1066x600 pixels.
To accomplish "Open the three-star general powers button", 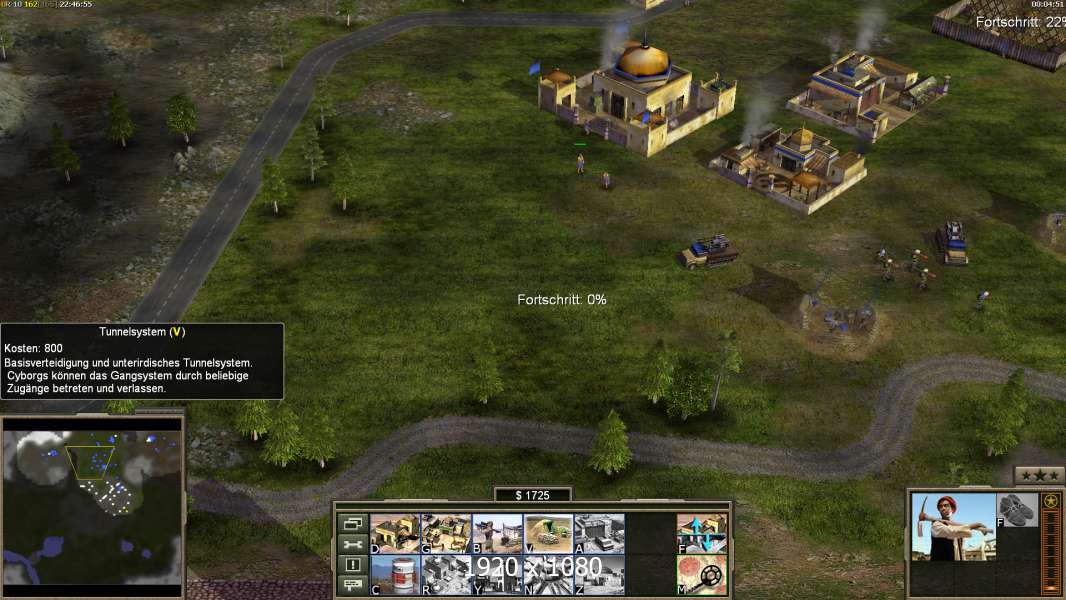I will coord(1039,475).
